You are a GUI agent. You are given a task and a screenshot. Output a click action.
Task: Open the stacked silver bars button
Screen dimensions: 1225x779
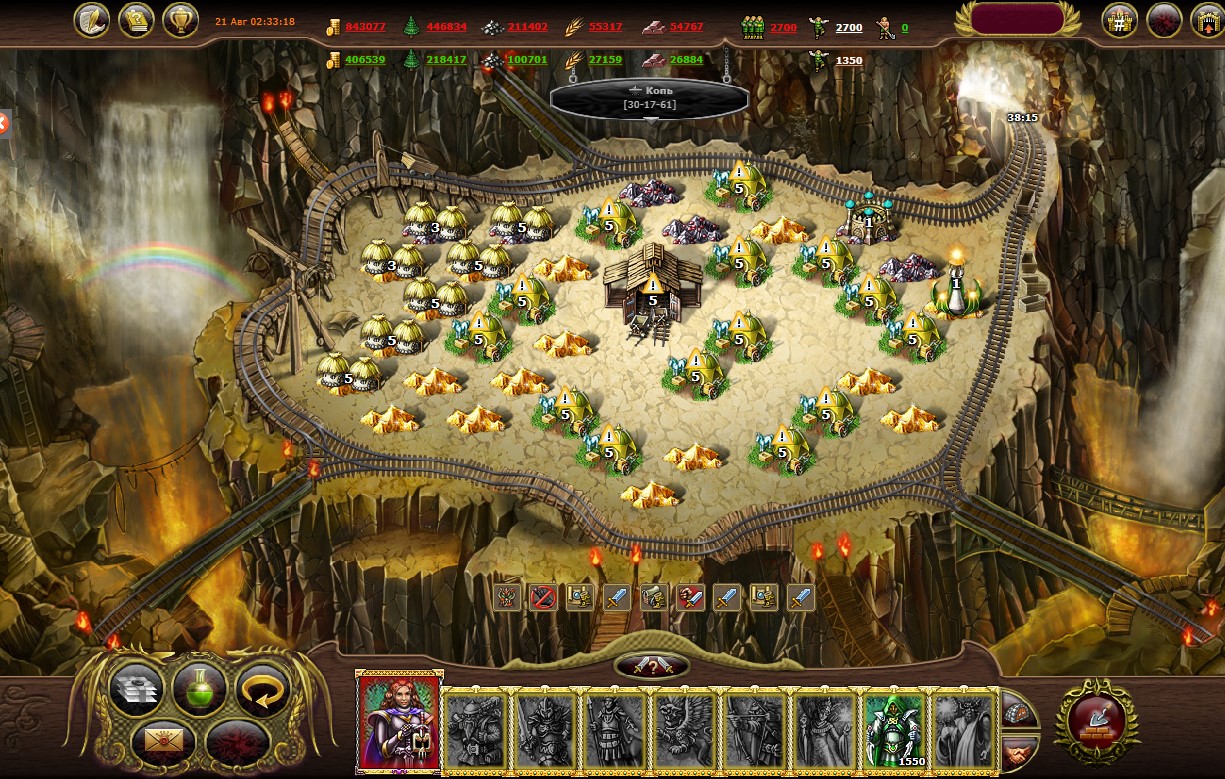point(135,688)
